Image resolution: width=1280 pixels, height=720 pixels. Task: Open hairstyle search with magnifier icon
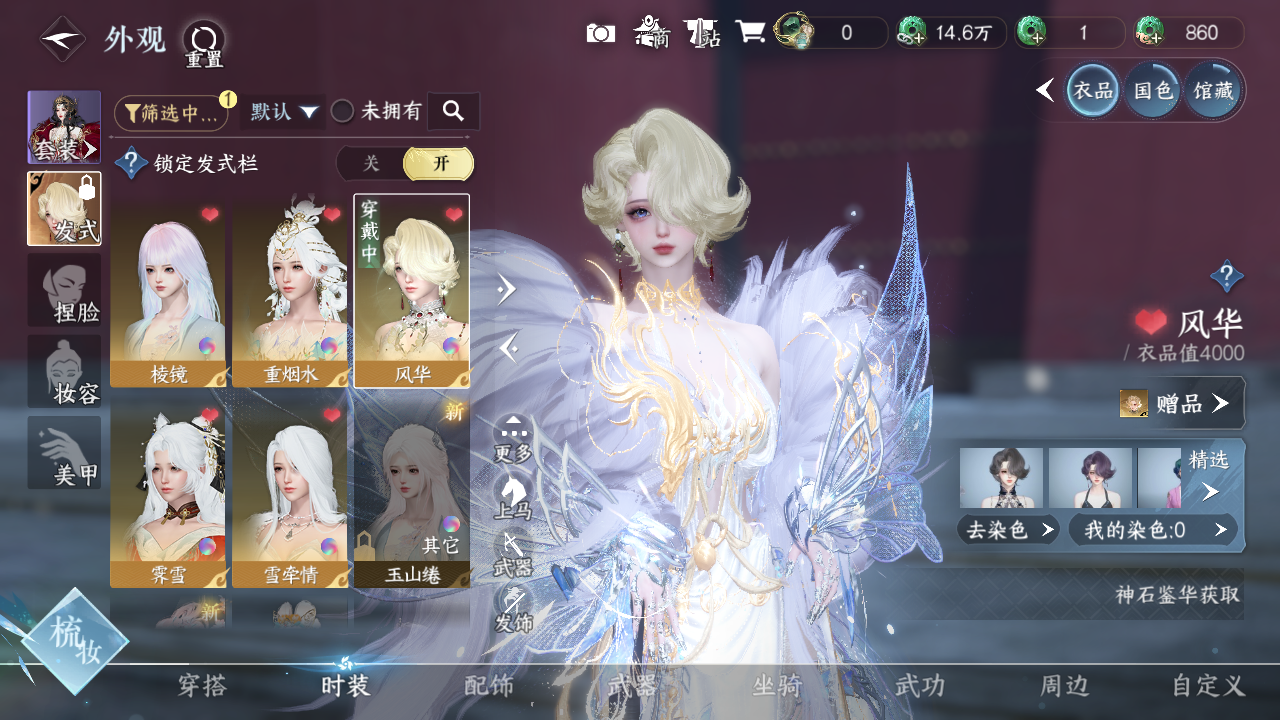pos(454,112)
